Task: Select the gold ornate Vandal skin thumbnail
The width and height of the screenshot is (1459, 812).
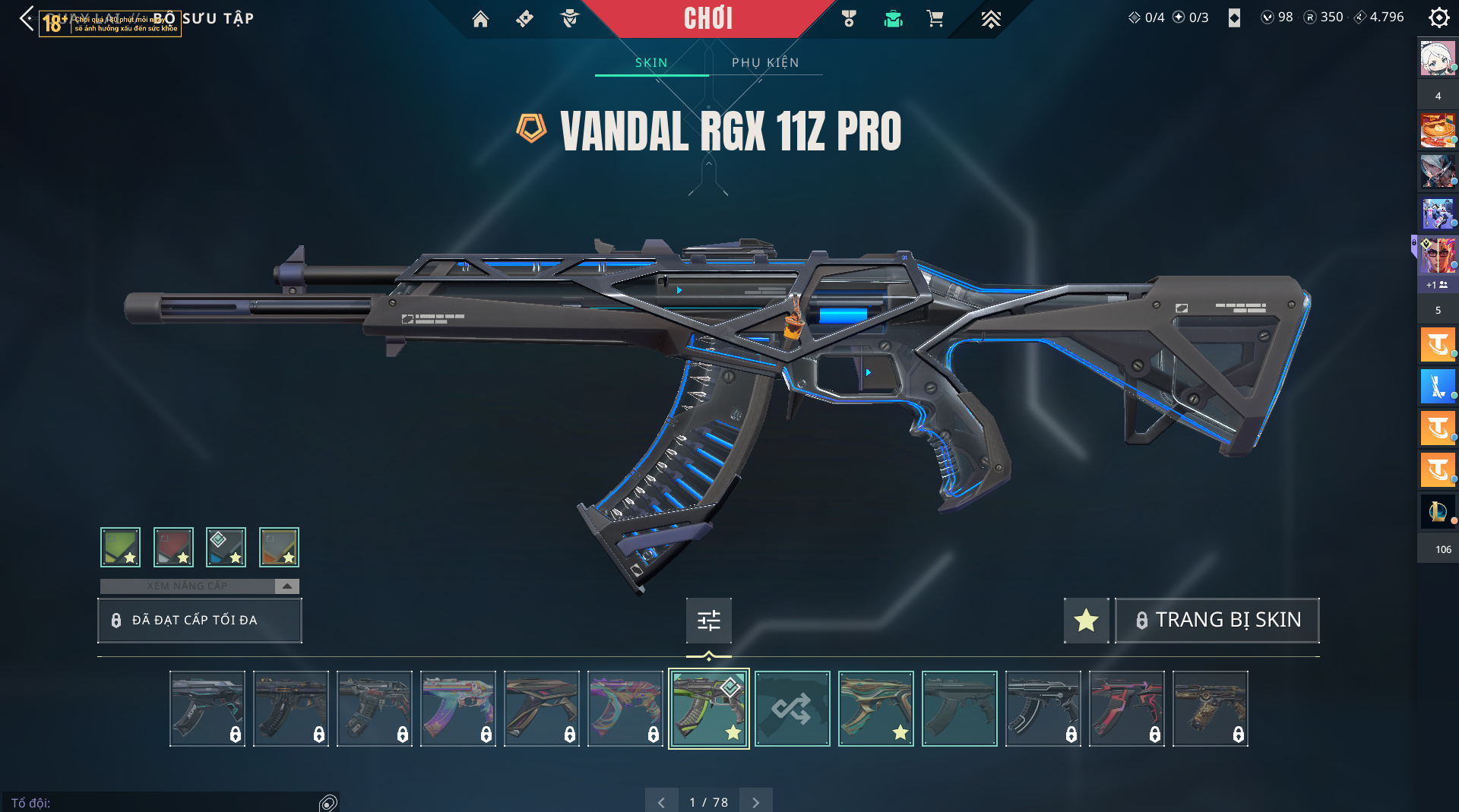Action: click(x=1210, y=709)
